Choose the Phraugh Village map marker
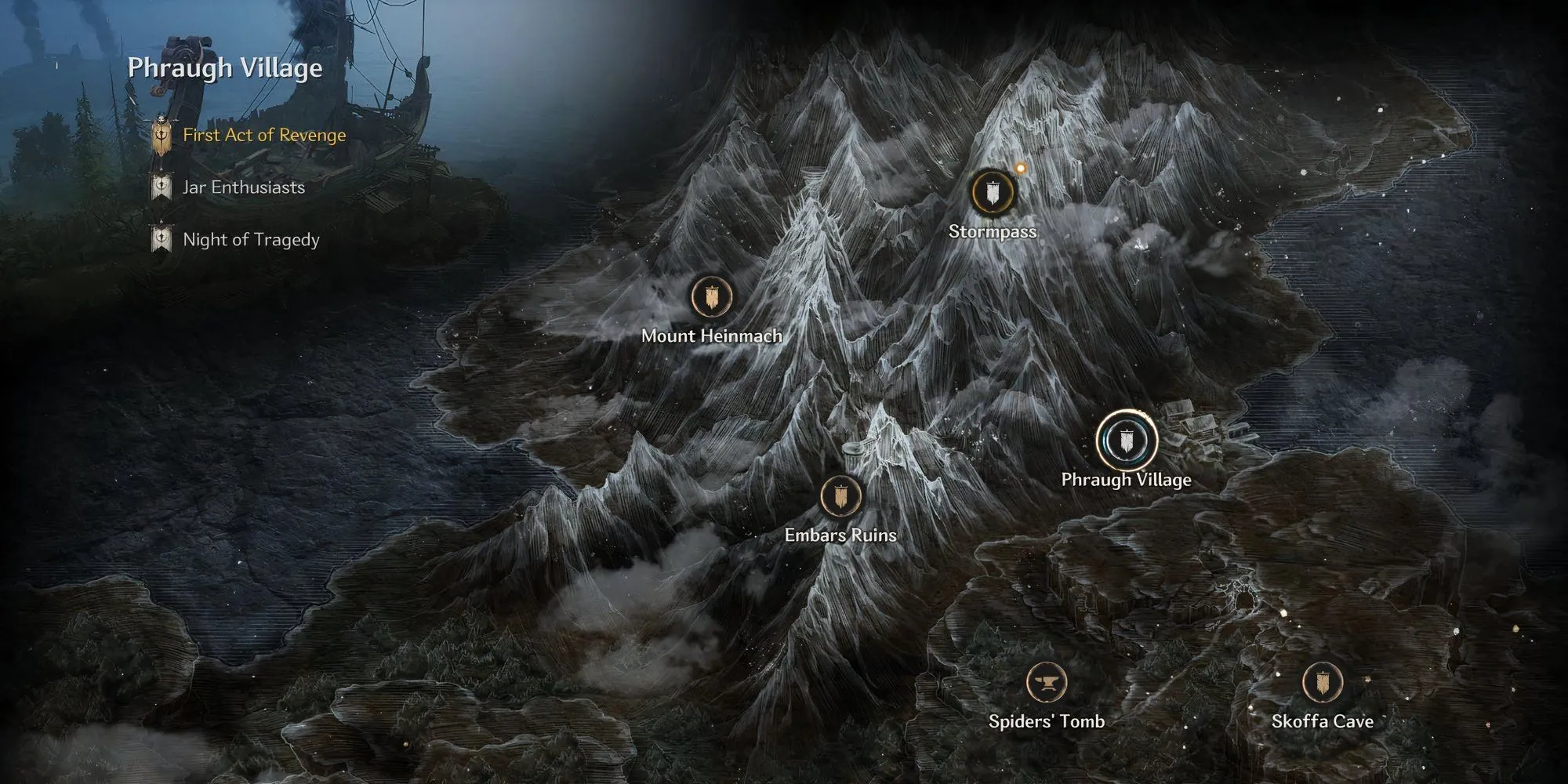Image resolution: width=1568 pixels, height=784 pixels. (1127, 441)
